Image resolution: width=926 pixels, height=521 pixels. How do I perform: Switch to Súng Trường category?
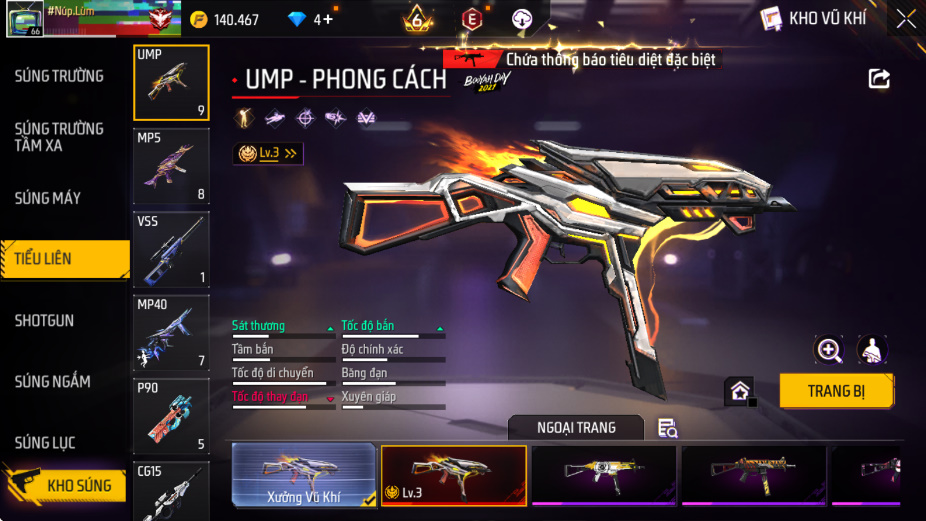click(x=59, y=76)
